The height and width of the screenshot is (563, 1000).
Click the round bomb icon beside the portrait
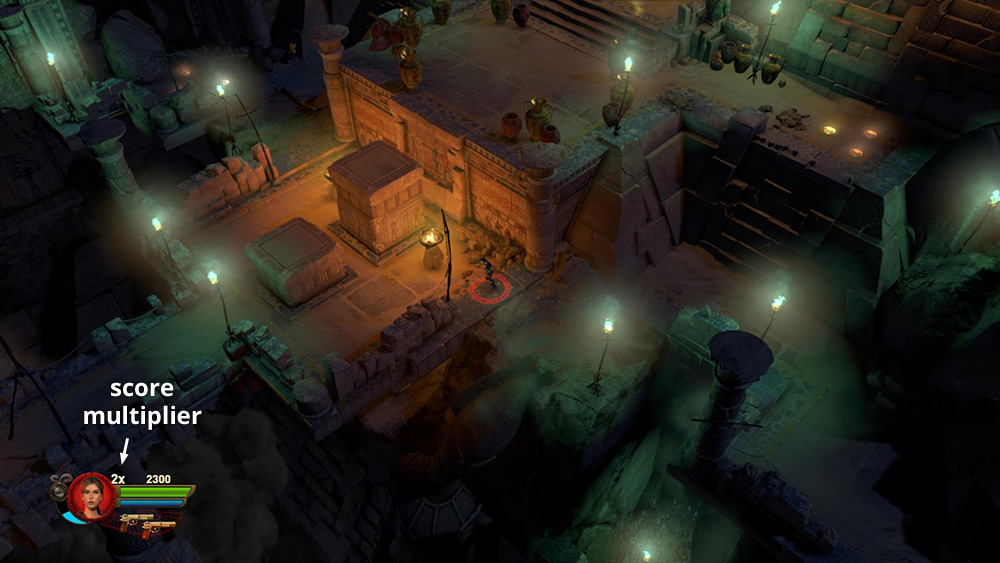[59, 489]
